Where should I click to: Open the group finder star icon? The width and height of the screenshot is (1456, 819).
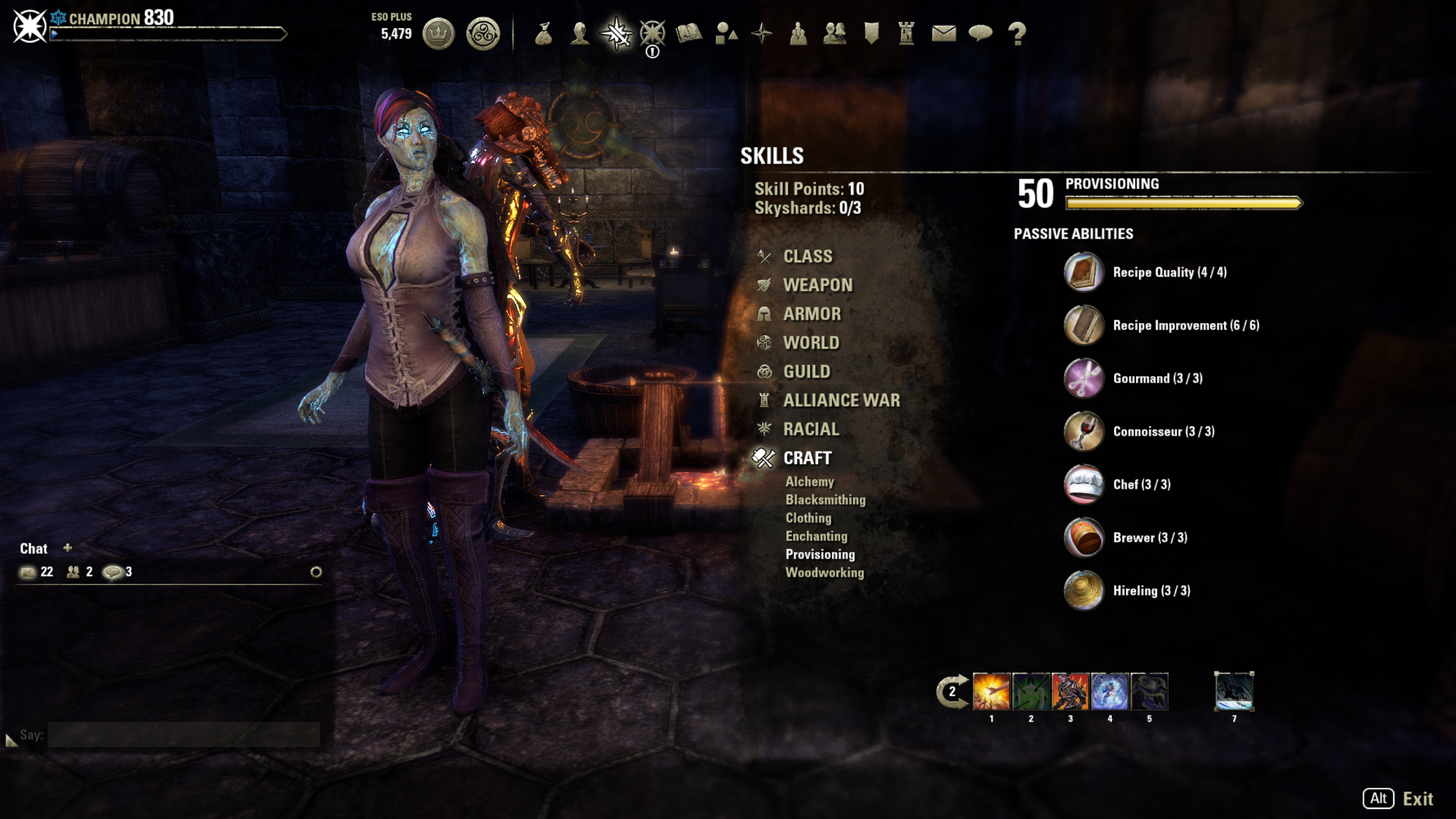(x=761, y=33)
